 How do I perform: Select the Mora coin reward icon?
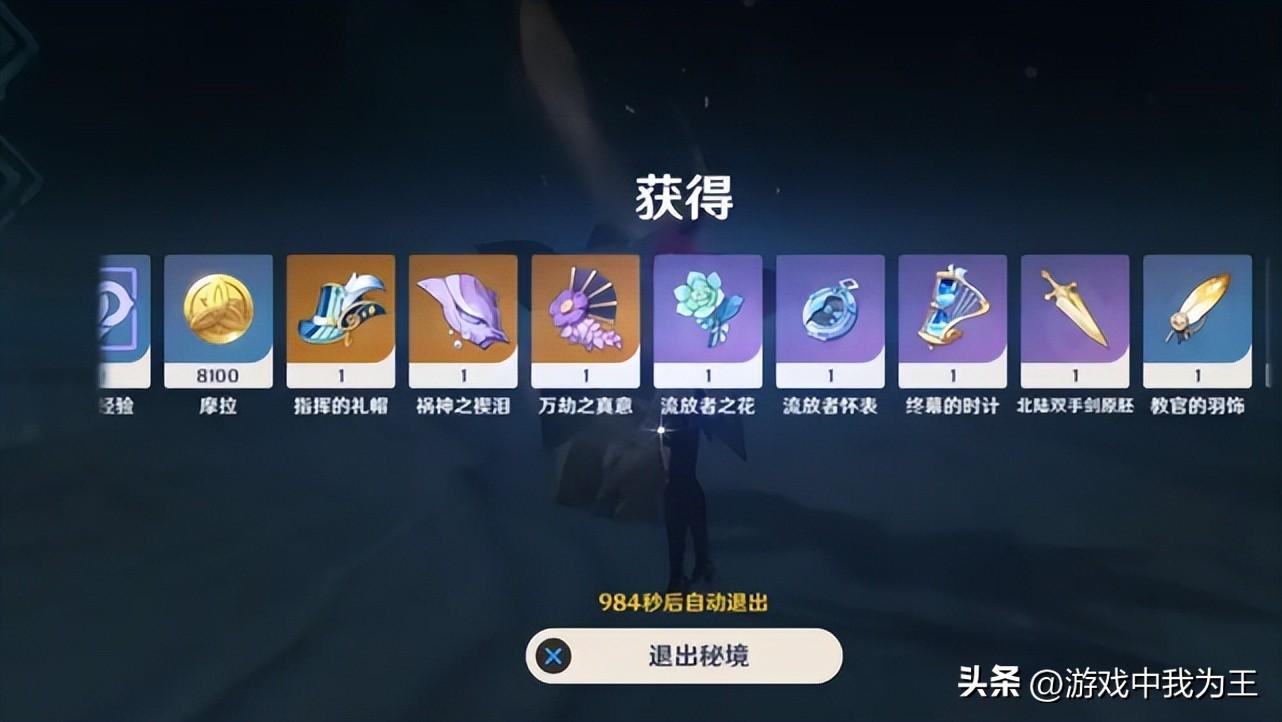click(x=217, y=315)
